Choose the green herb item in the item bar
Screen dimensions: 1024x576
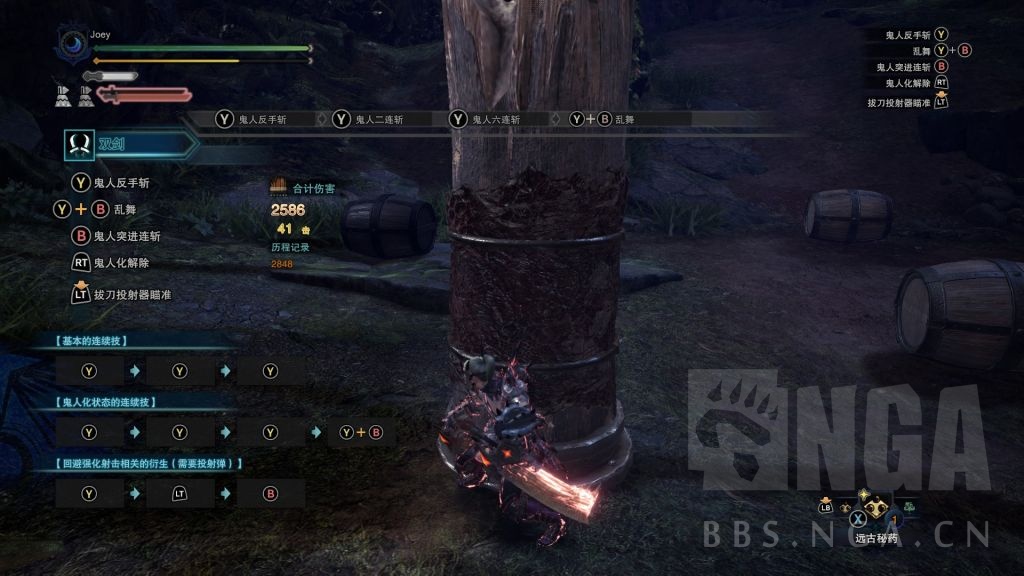pyautogui.click(x=909, y=505)
